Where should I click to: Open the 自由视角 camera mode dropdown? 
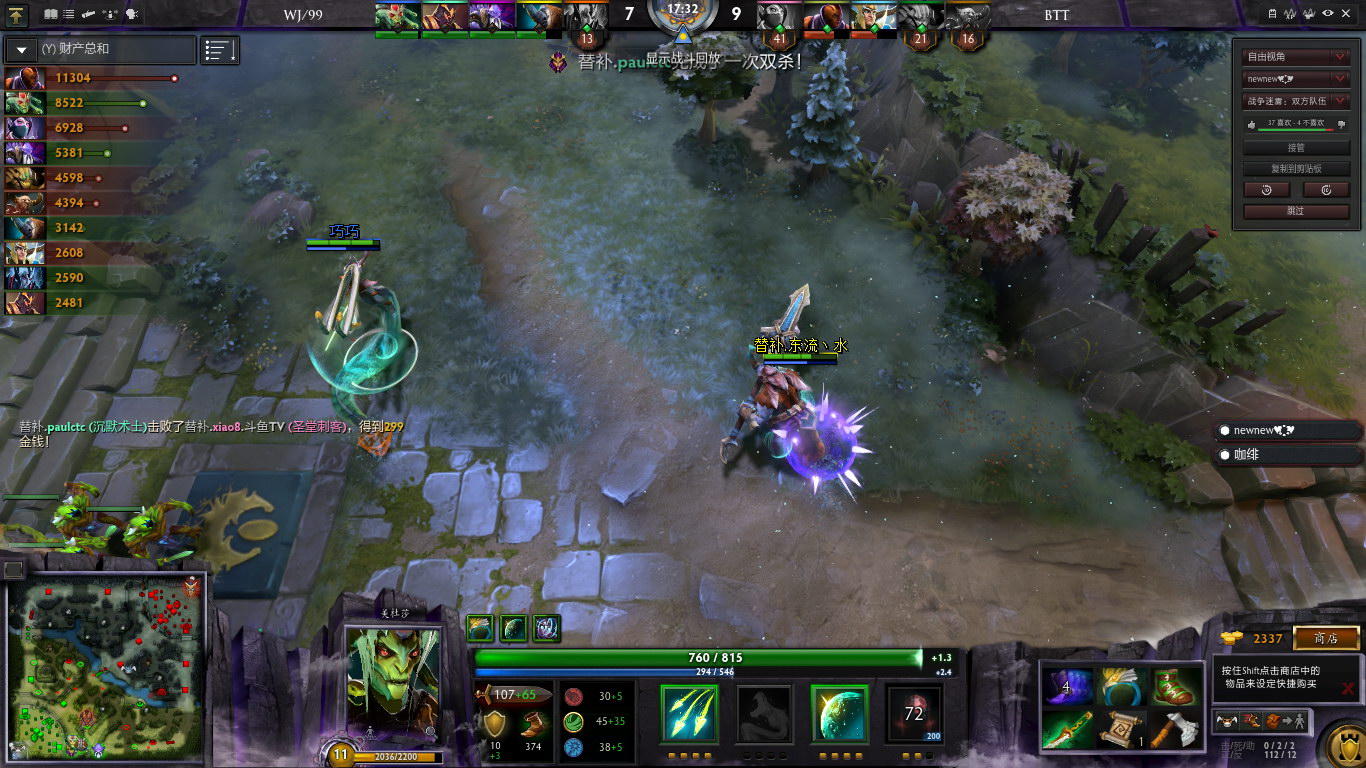1296,57
